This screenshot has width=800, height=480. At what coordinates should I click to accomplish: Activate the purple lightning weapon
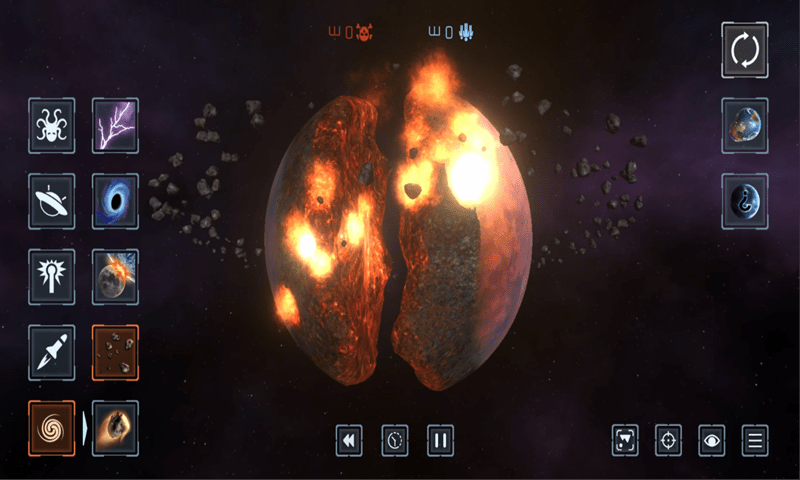(115, 125)
